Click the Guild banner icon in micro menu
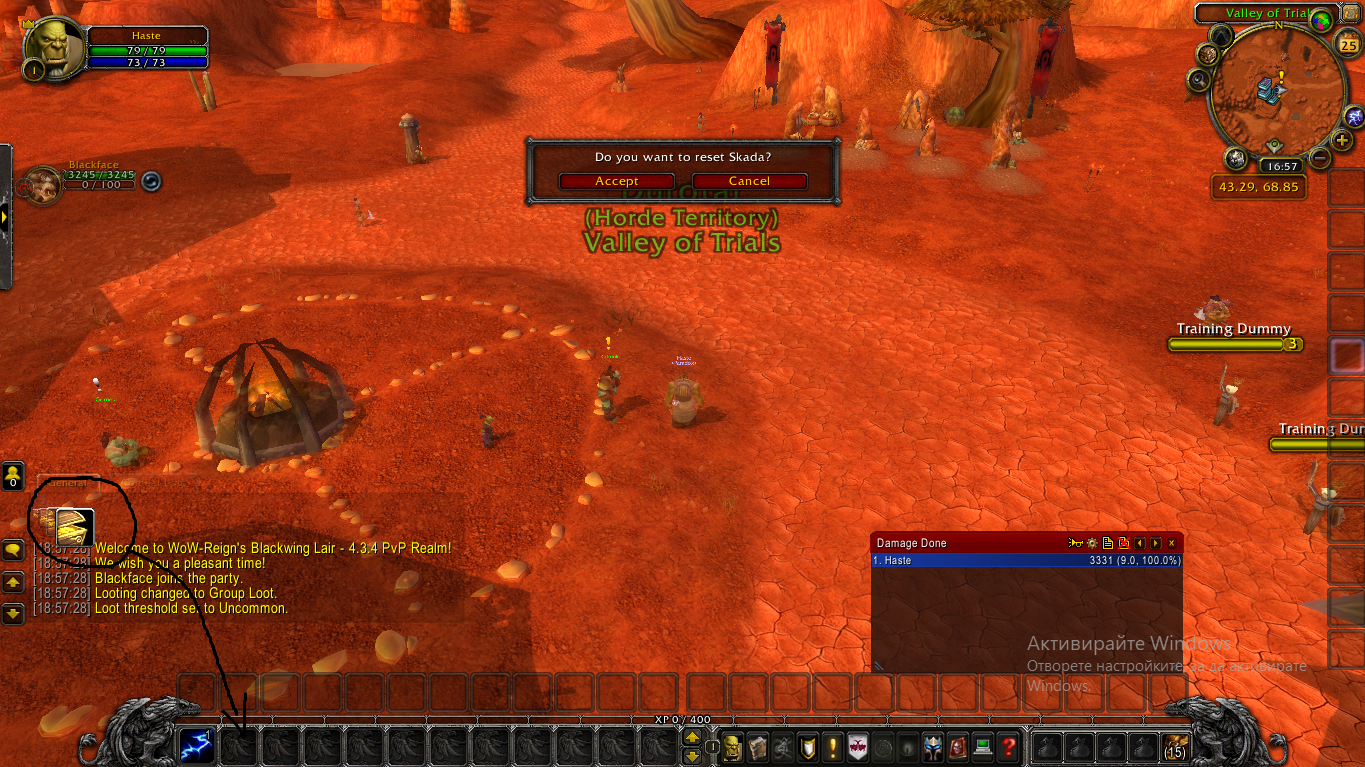 pos(858,747)
